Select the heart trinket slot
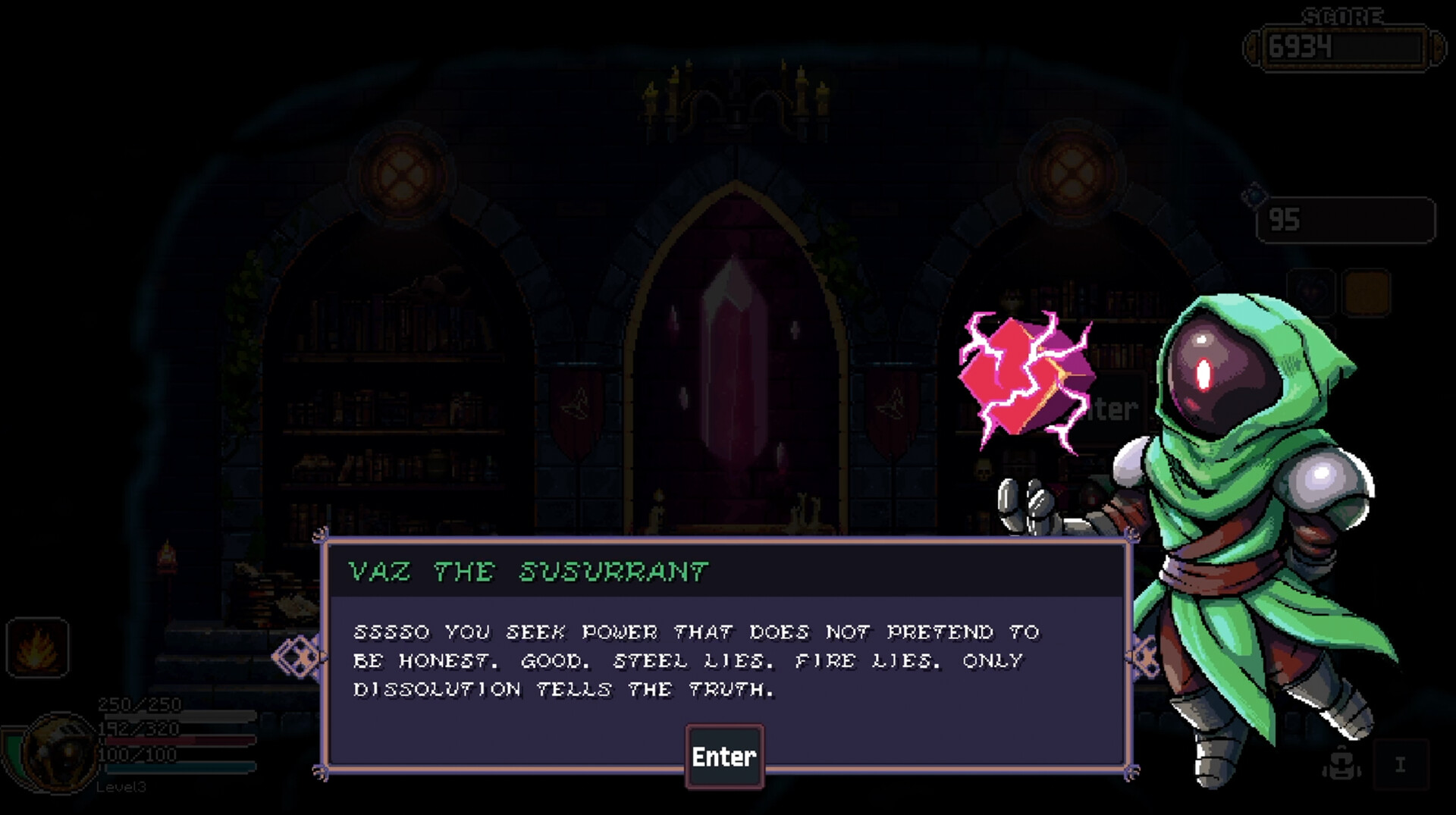This screenshot has height=815, width=1456. 1311,293
